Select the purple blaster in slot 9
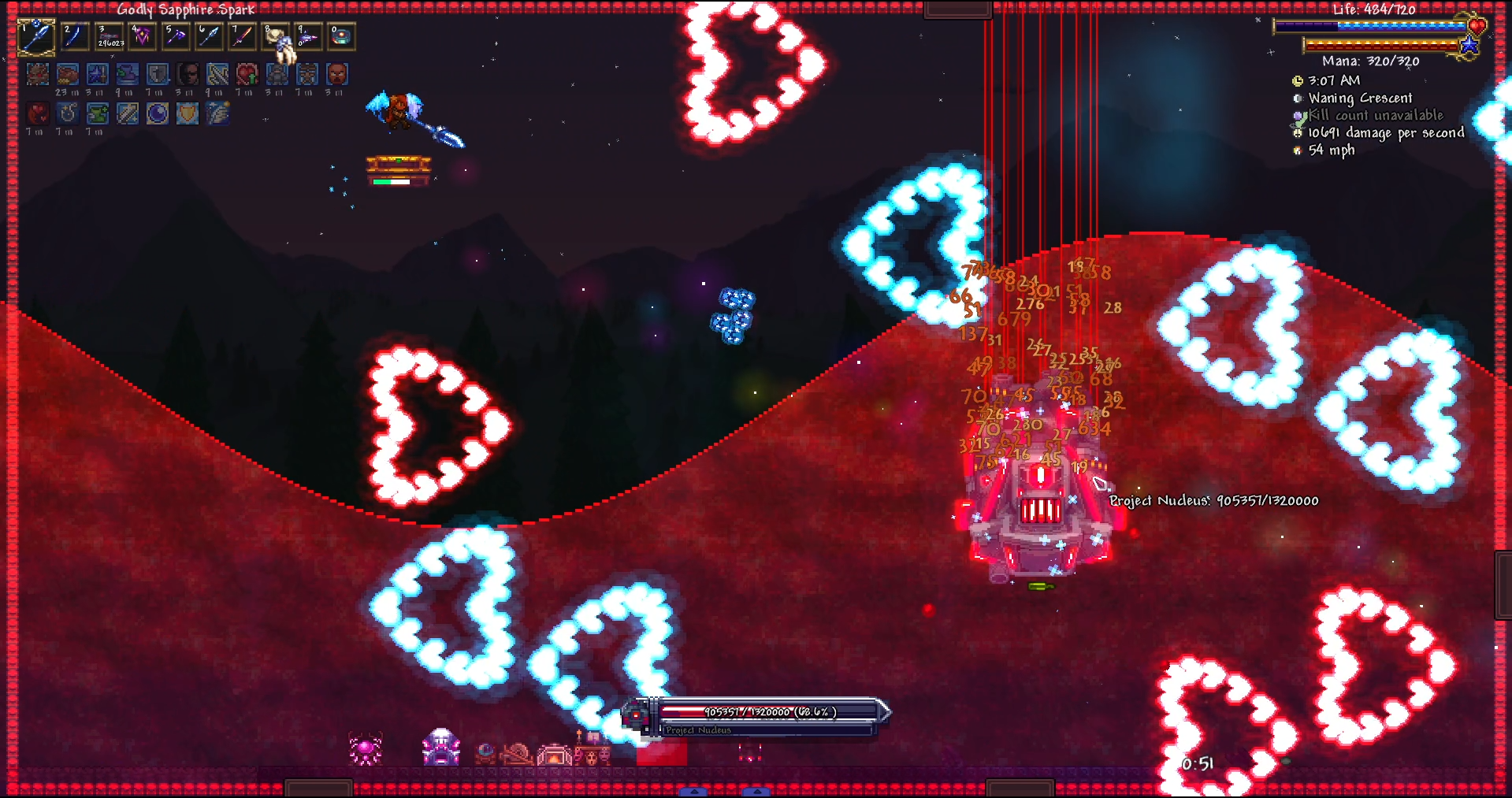This screenshot has height=798, width=1512. pos(308,37)
